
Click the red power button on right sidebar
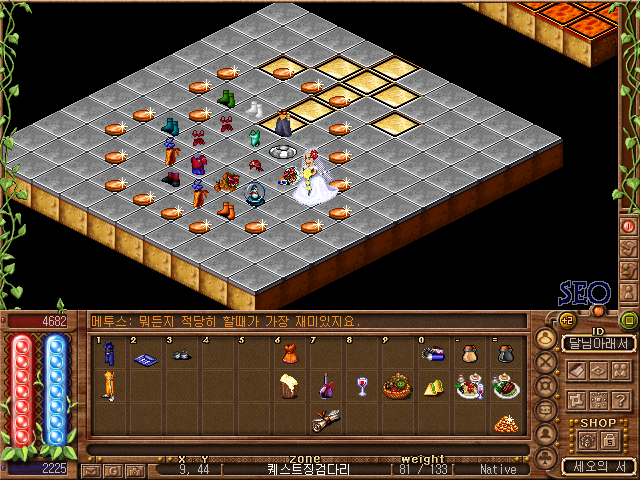click(629, 226)
